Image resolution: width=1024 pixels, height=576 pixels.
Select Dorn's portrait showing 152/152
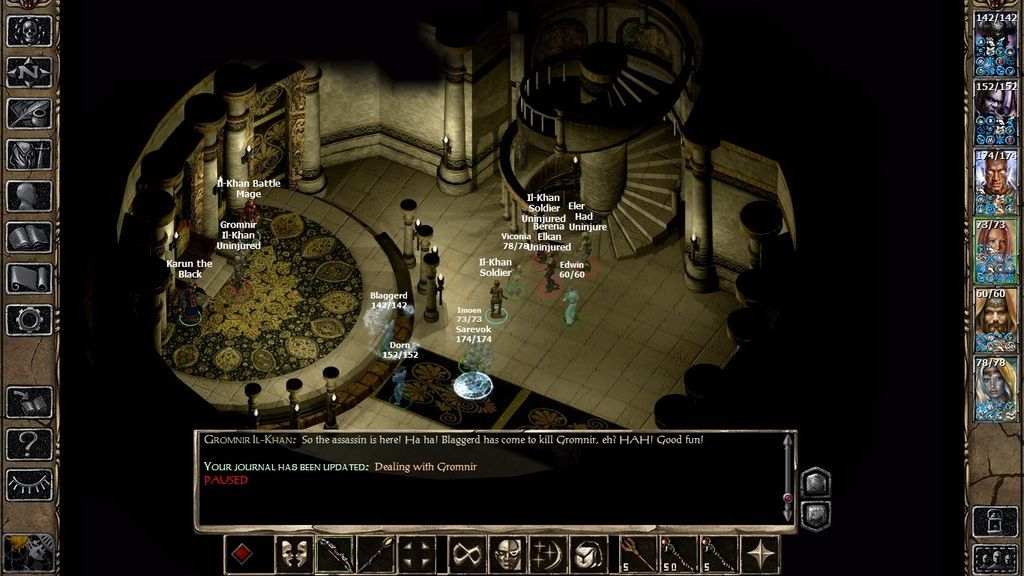coord(995,113)
